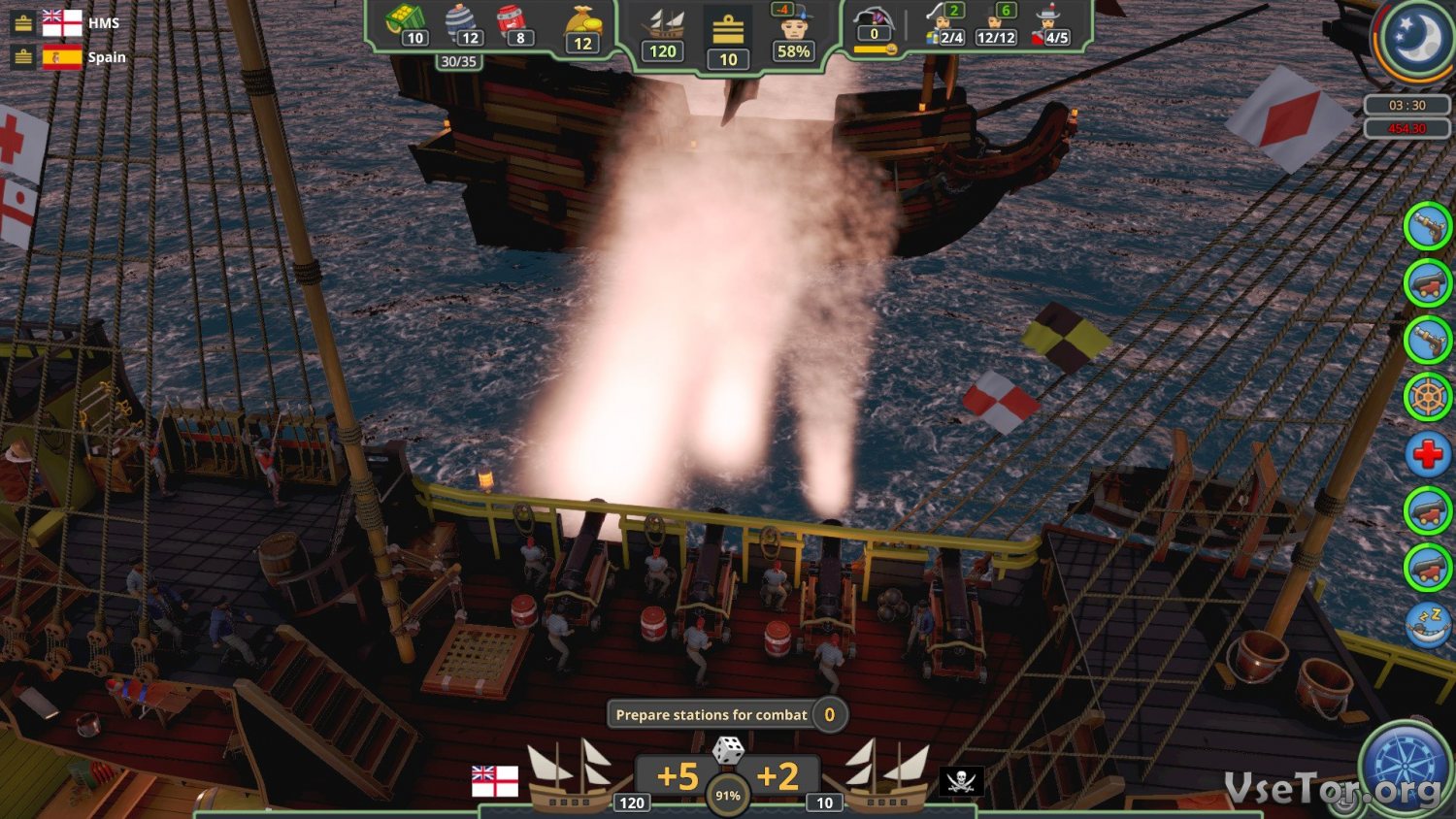
Task: Click the pirate skull flag icon
Action: (x=960, y=780)
